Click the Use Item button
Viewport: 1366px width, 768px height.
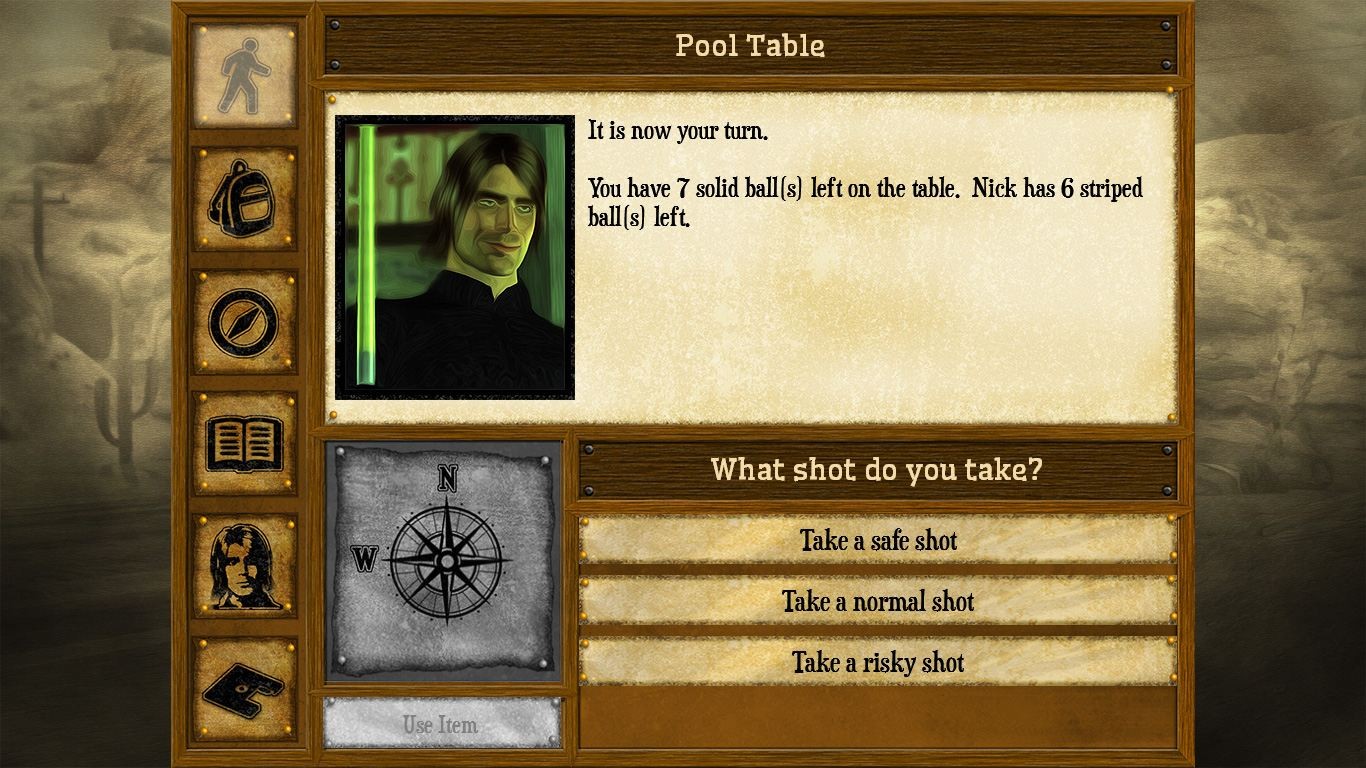pos(441,724)
